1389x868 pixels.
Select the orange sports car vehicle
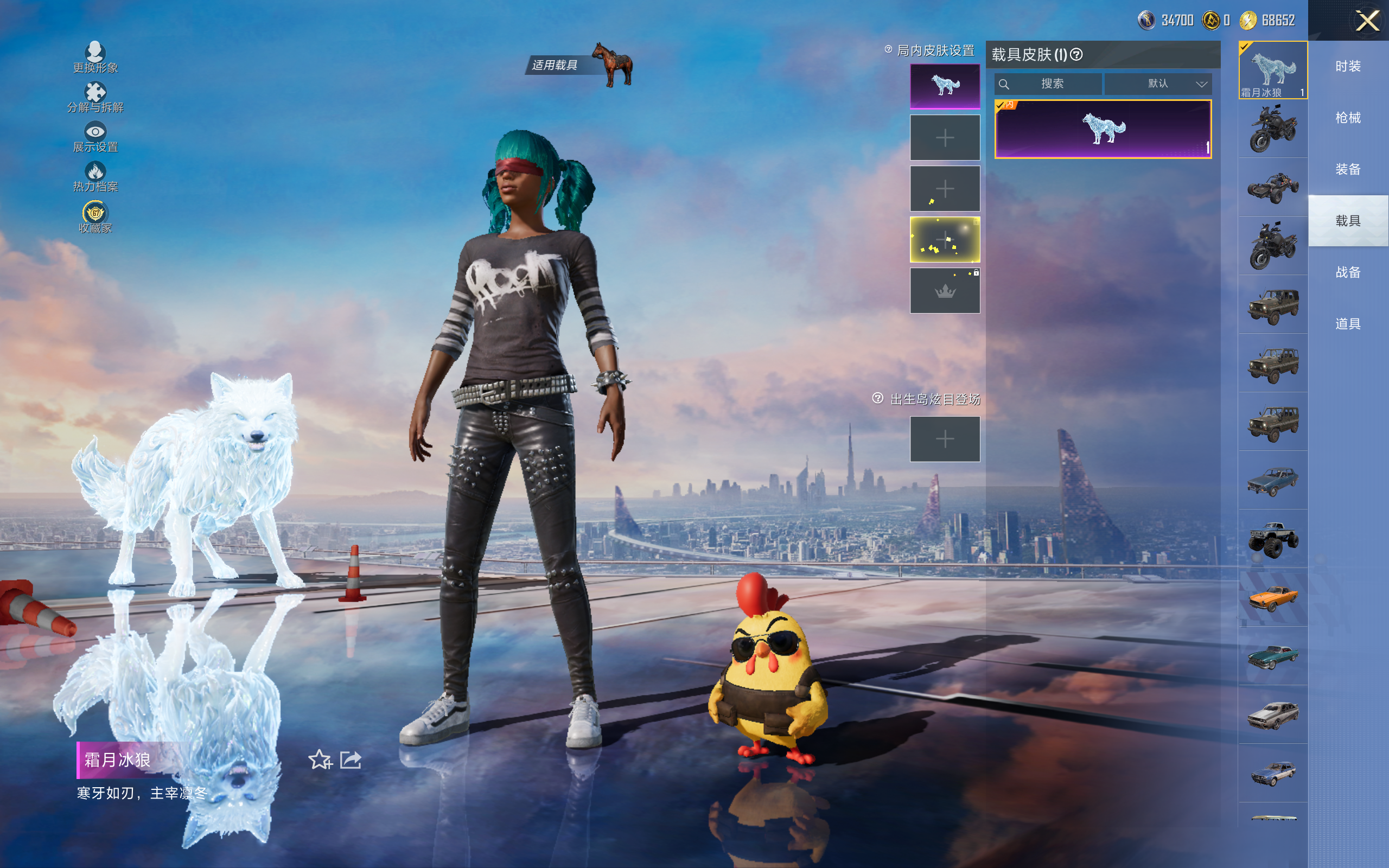pos(1273,598)
